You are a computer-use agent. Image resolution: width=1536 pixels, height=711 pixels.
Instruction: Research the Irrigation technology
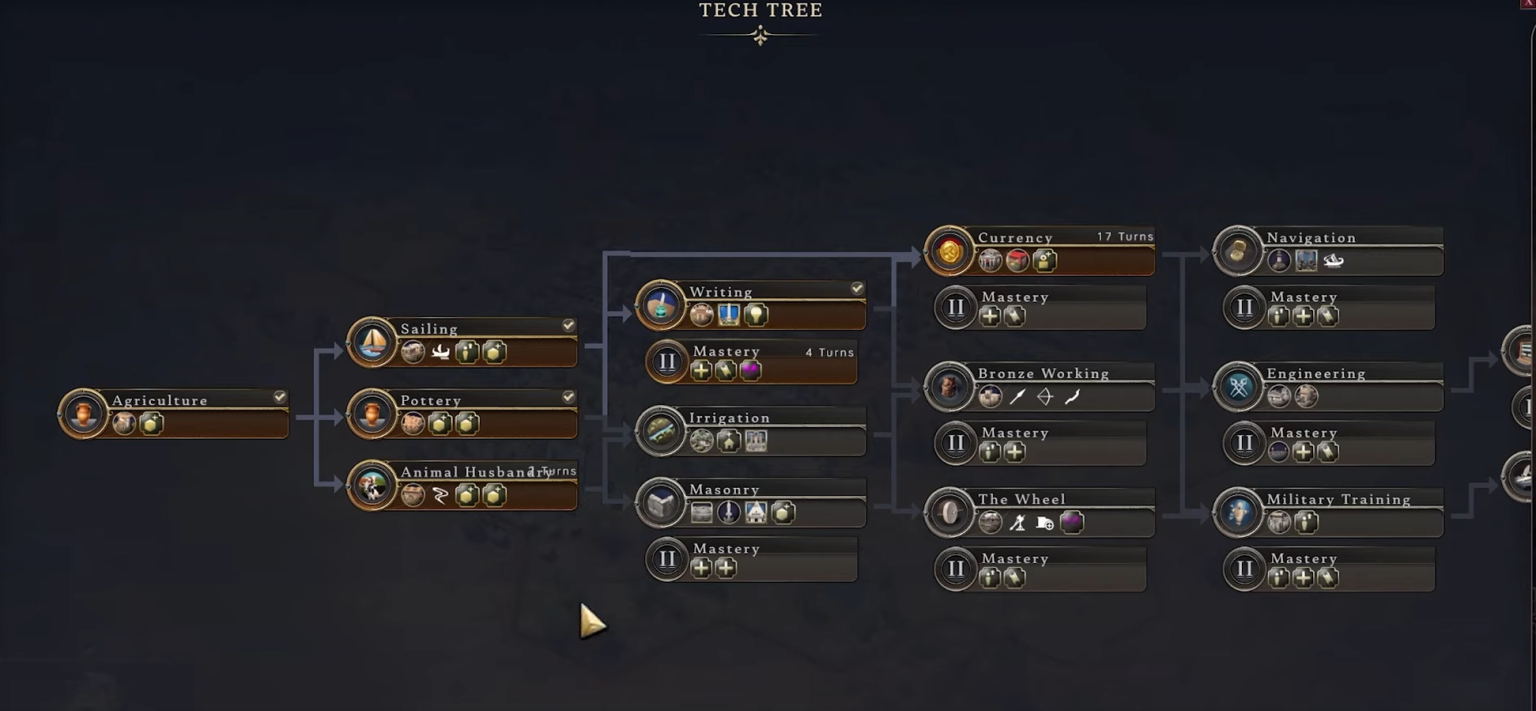pos(752,431)
